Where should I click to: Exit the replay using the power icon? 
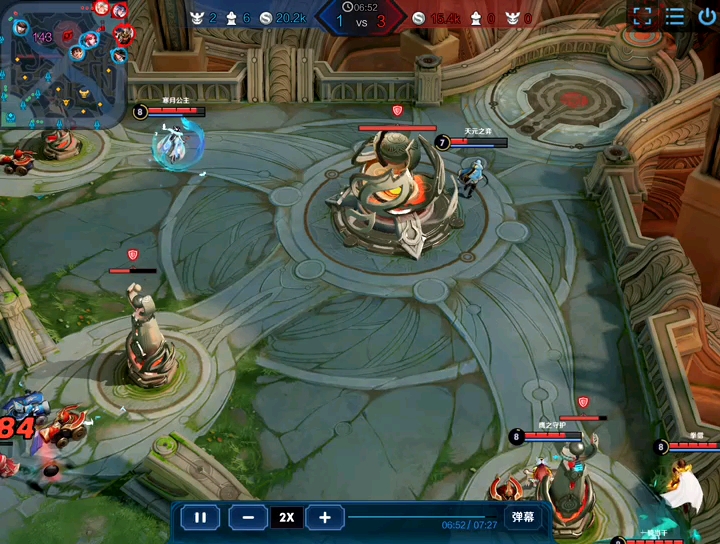707,17
